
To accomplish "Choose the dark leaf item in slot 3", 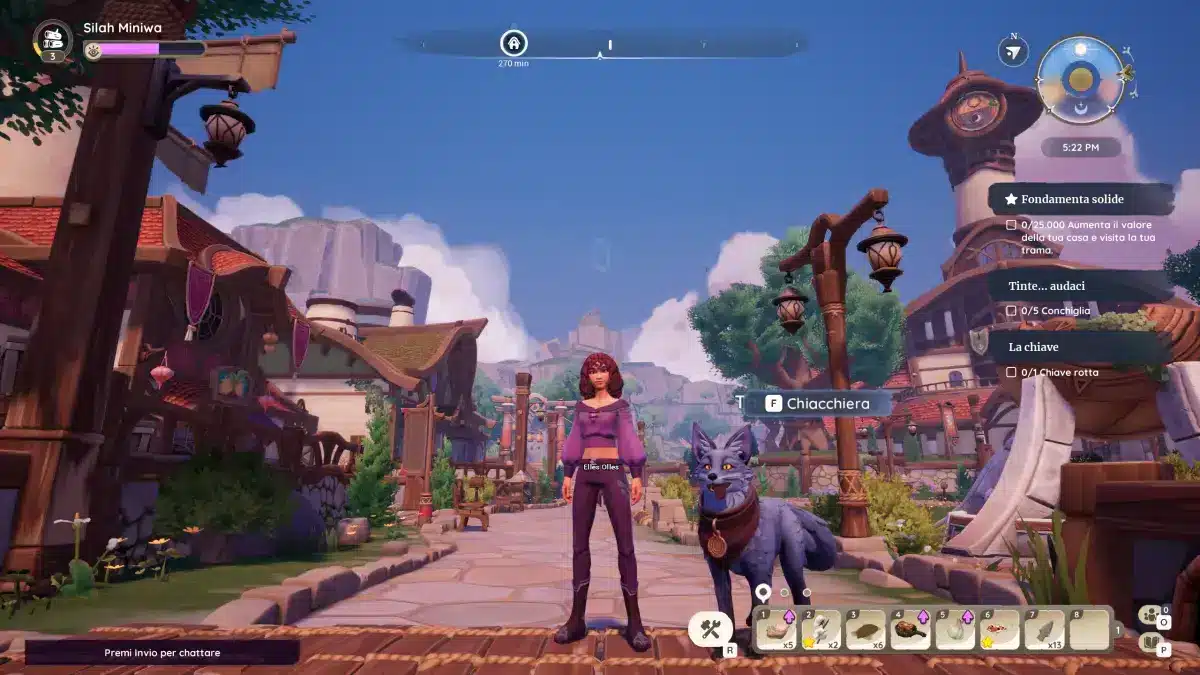I will click(x=866, y=630).
